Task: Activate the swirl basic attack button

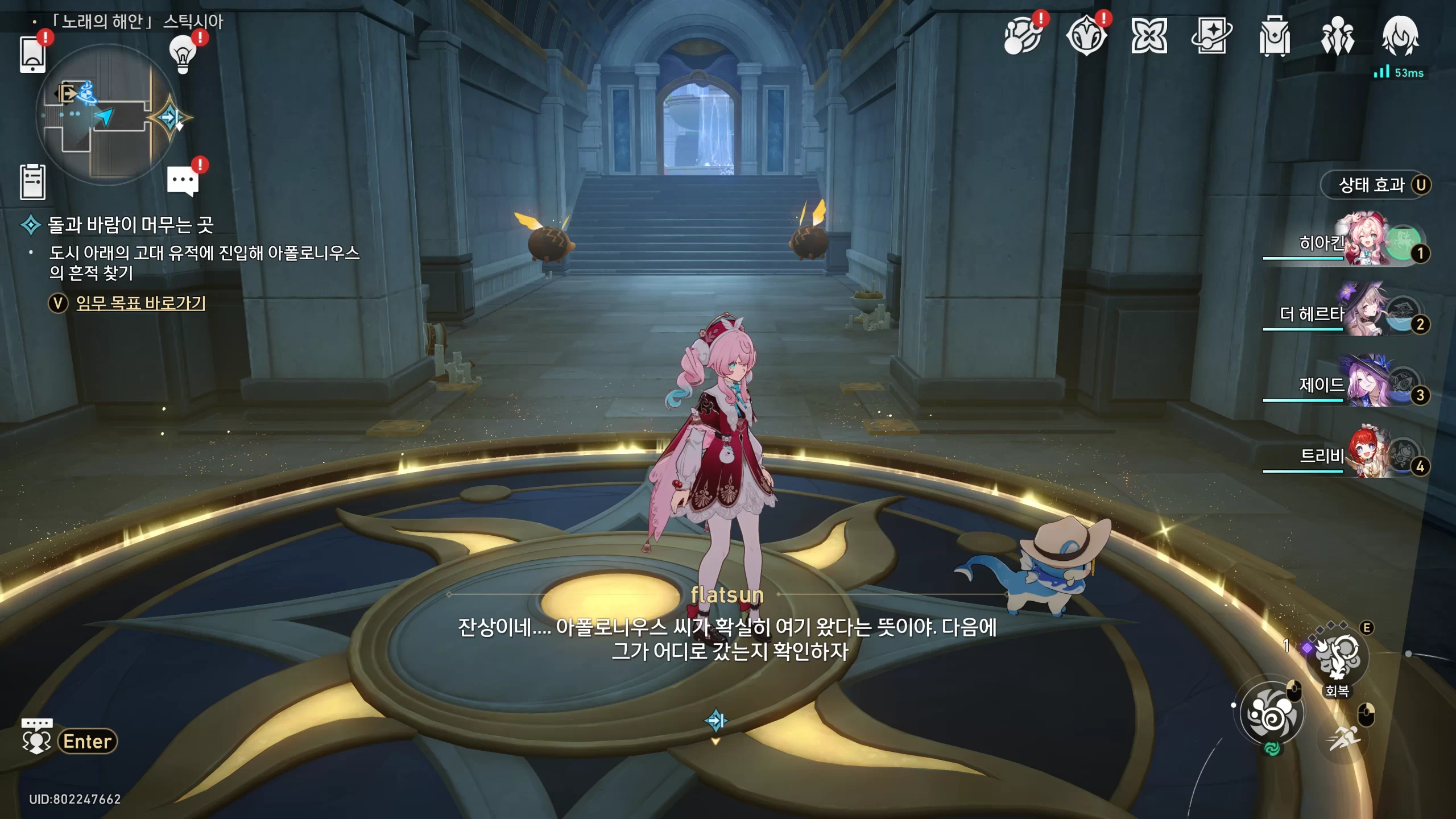Action: pos(1271,713)
